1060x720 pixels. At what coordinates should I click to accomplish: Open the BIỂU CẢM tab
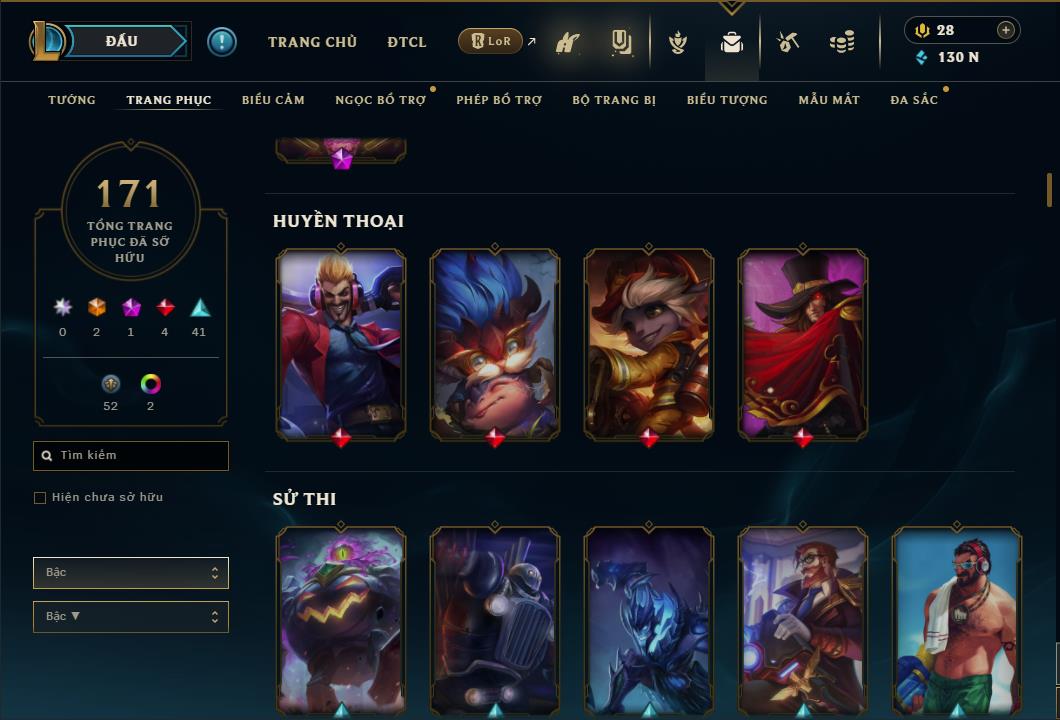pyautogui.click(x=273, y=100)
